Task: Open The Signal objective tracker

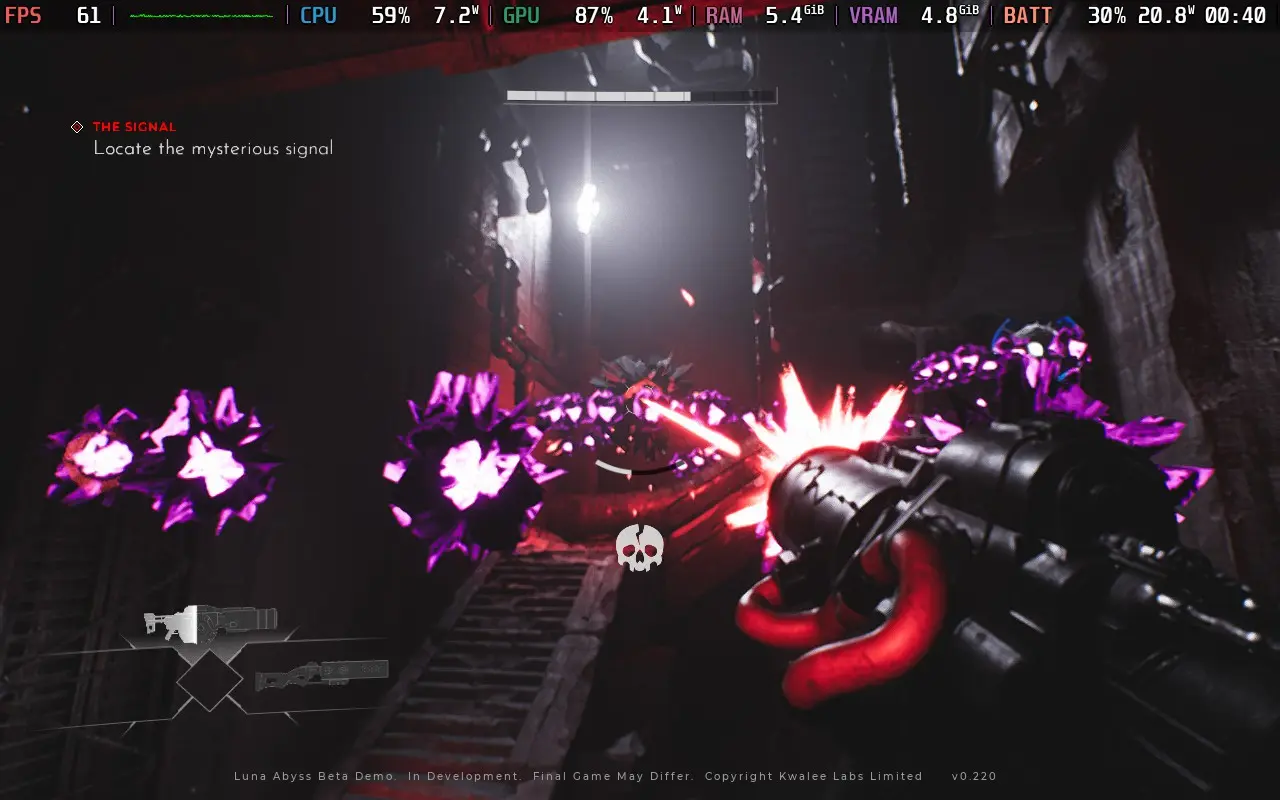Action: tap(134, 127)
